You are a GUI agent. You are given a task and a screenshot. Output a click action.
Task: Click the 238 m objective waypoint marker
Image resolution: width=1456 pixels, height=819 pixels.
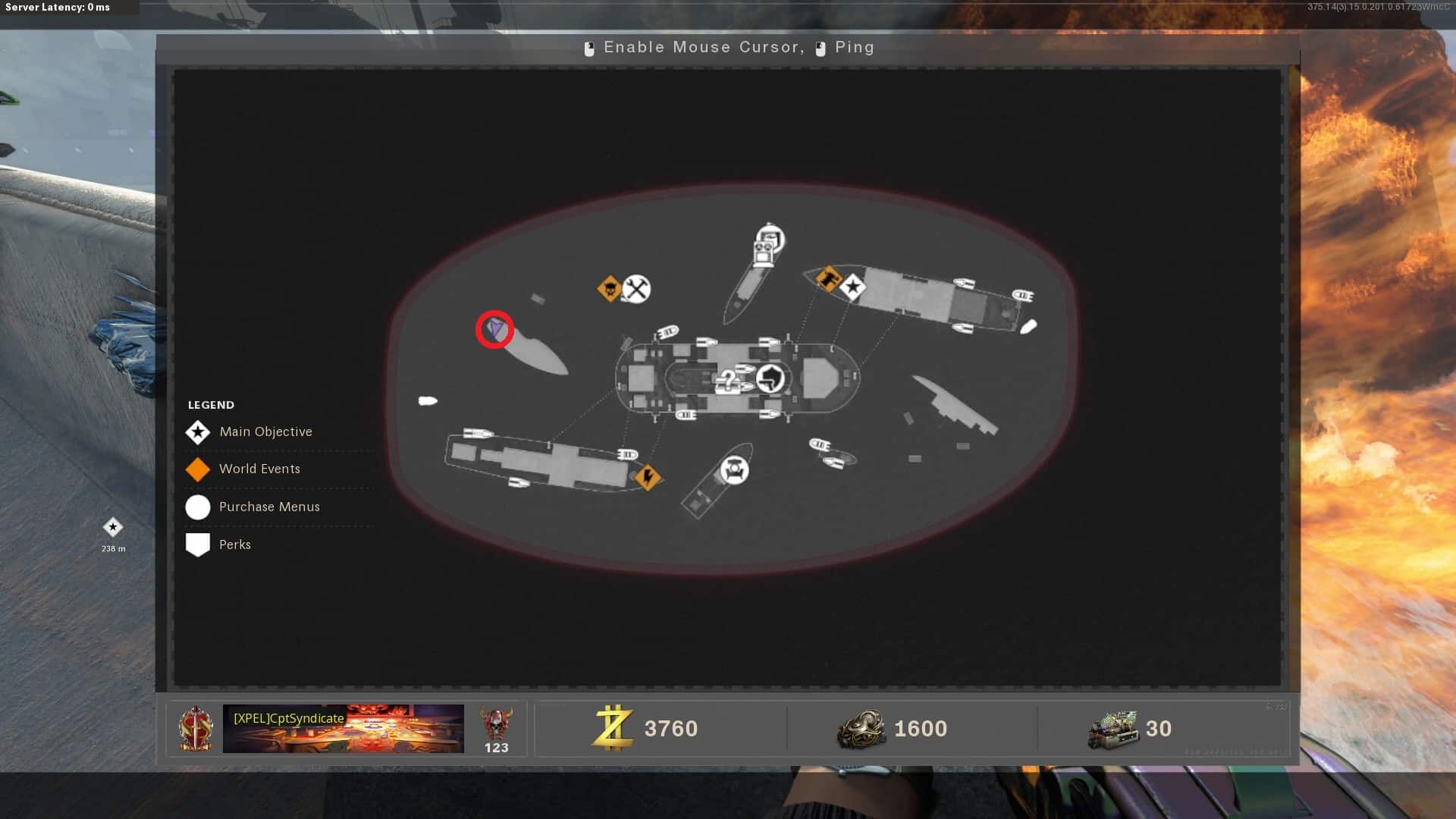(x=113, y=527)
